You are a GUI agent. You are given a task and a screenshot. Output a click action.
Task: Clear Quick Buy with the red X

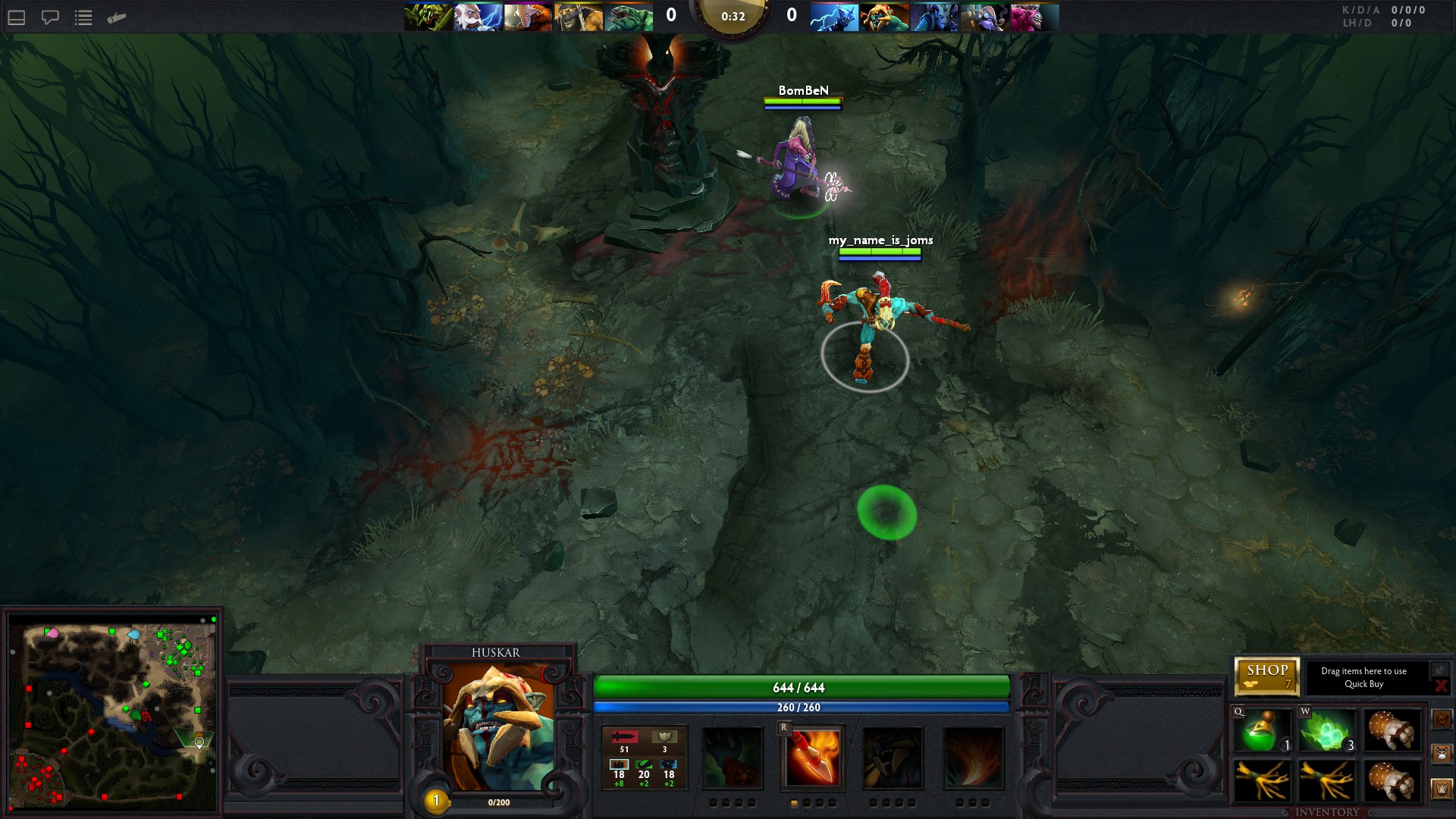pos(1440,686)
